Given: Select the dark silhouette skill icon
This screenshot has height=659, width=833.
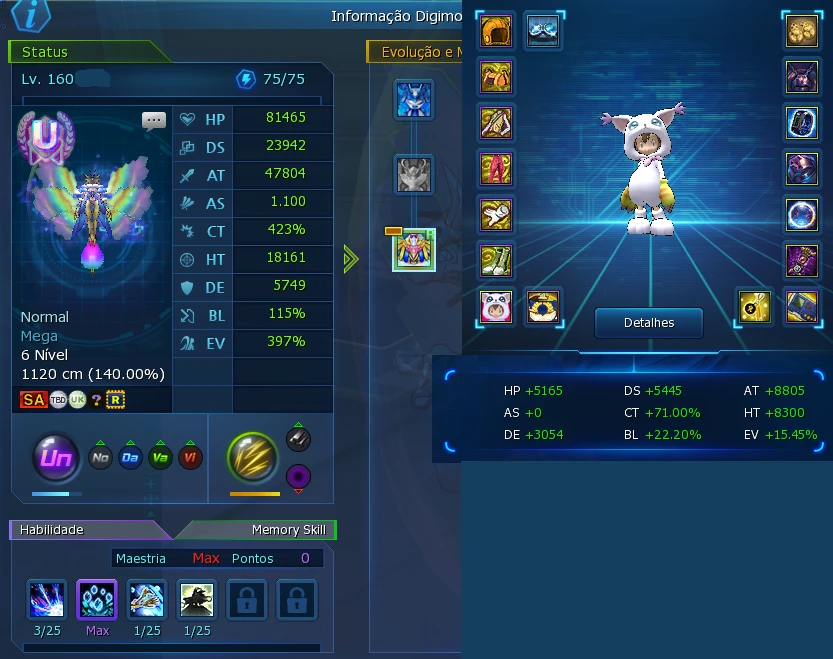Looking at the screenshot, I should (197, 600).
